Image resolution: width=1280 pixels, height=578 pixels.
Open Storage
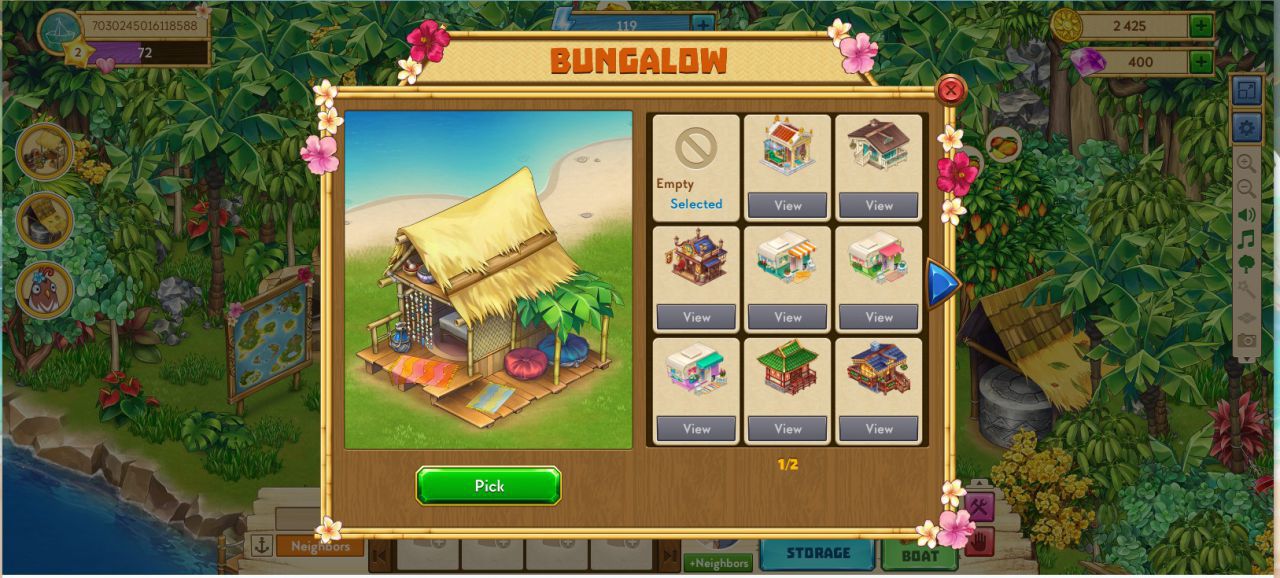pos(817,553)
